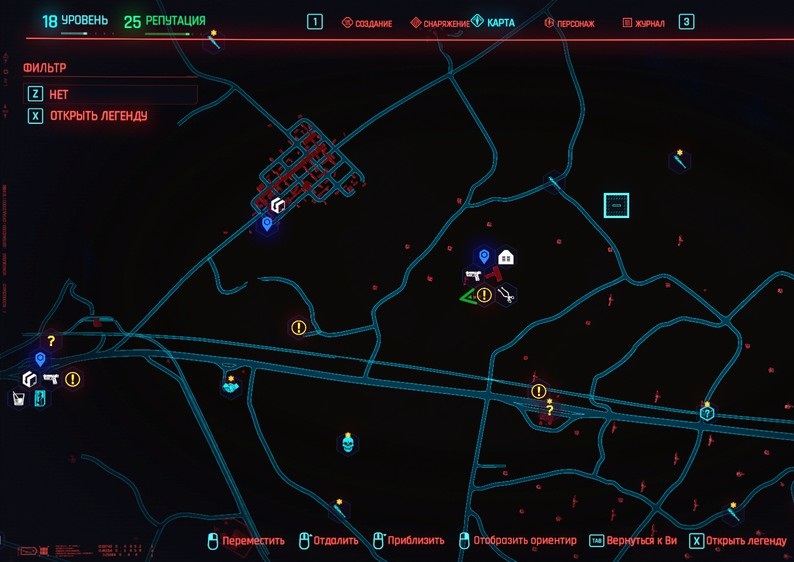The width and height of the screenshot is (794, 562).
Task: Open the Снаряжение tab
Action: [440, 22]
